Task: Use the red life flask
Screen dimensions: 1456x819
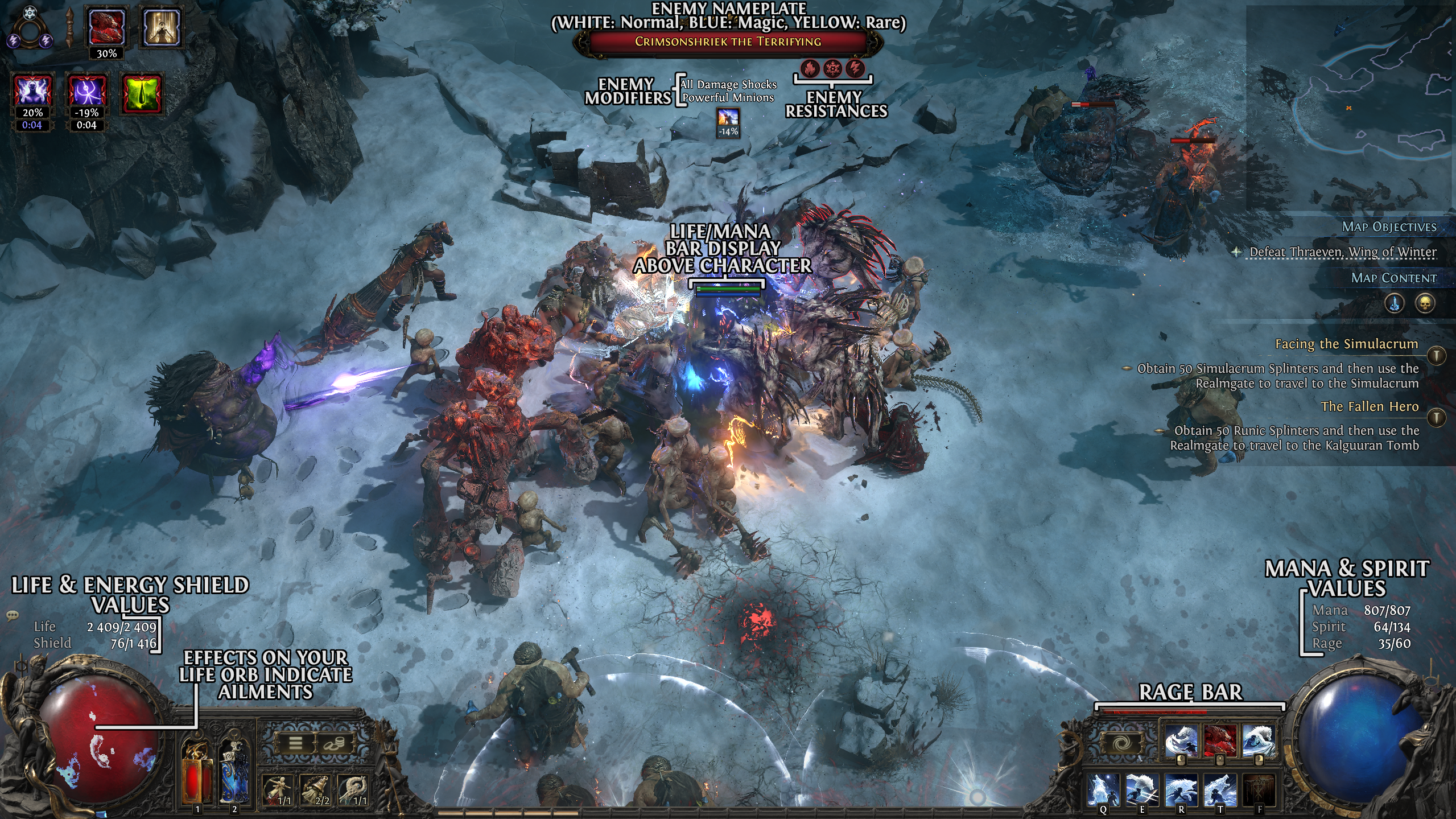Action: pos(197,774)
